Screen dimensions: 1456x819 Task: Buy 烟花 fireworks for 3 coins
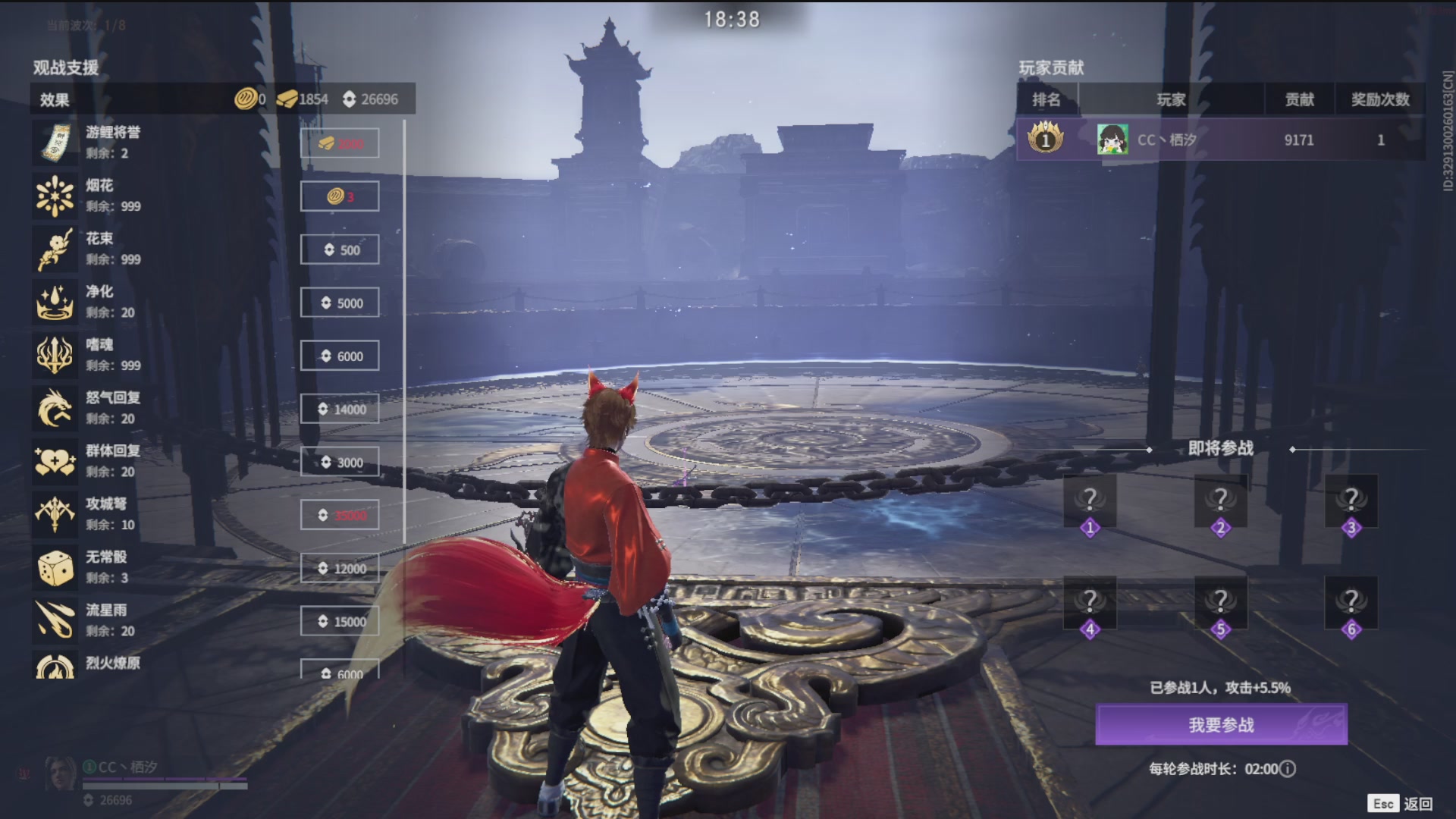pyautogui.click(x=340, y=196)
